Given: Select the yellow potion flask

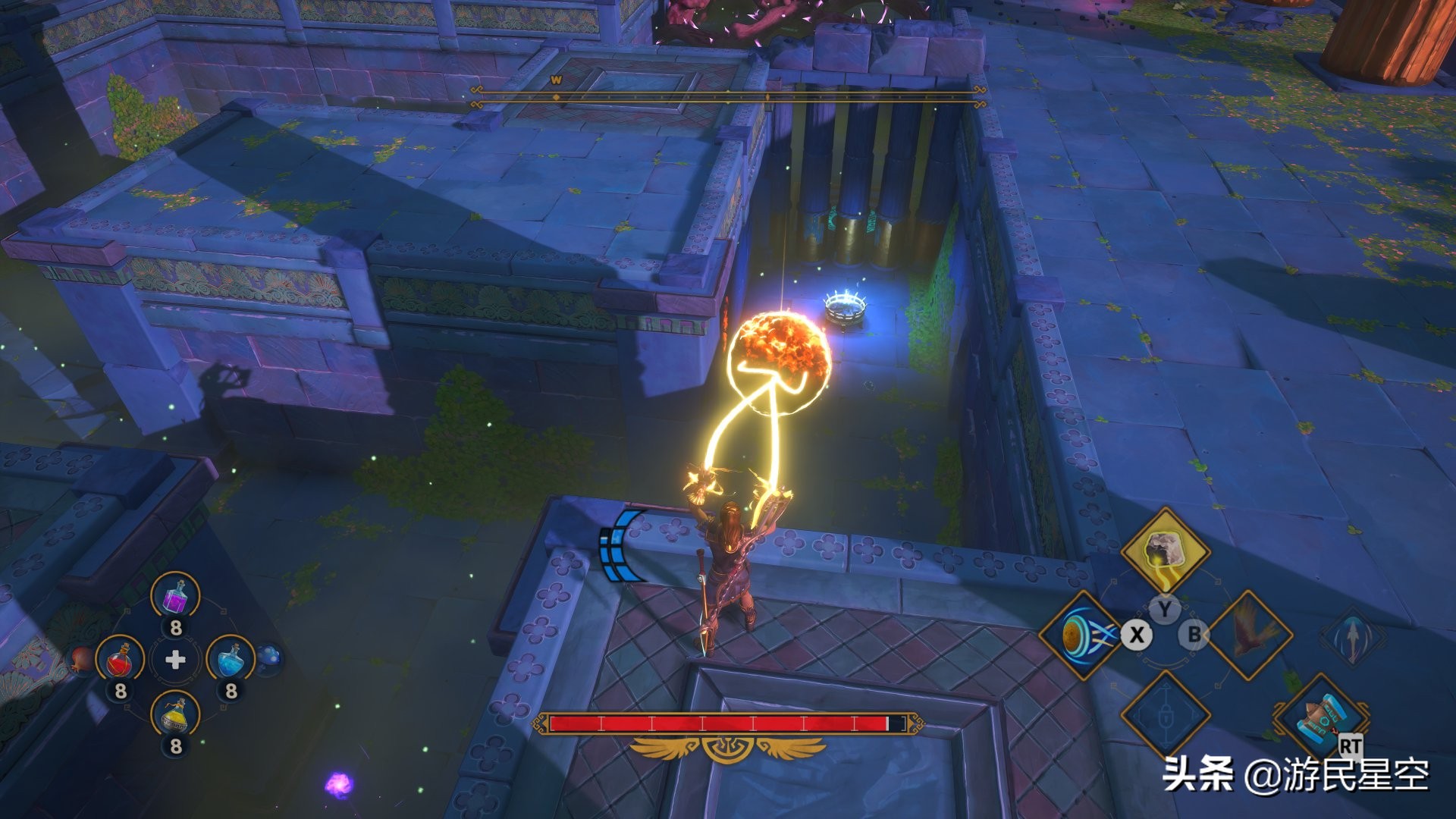Looking at the screenshot, I should (176, 715).
